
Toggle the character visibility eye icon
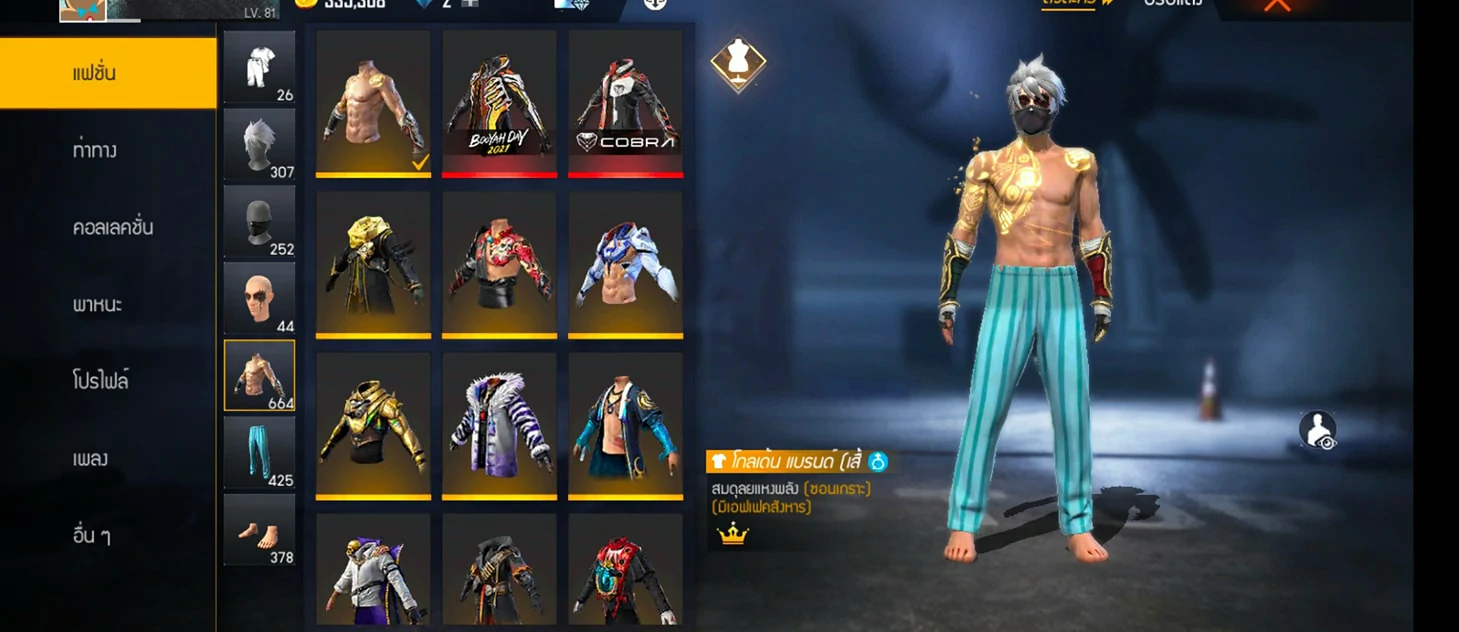click(x=1317, y=430)
